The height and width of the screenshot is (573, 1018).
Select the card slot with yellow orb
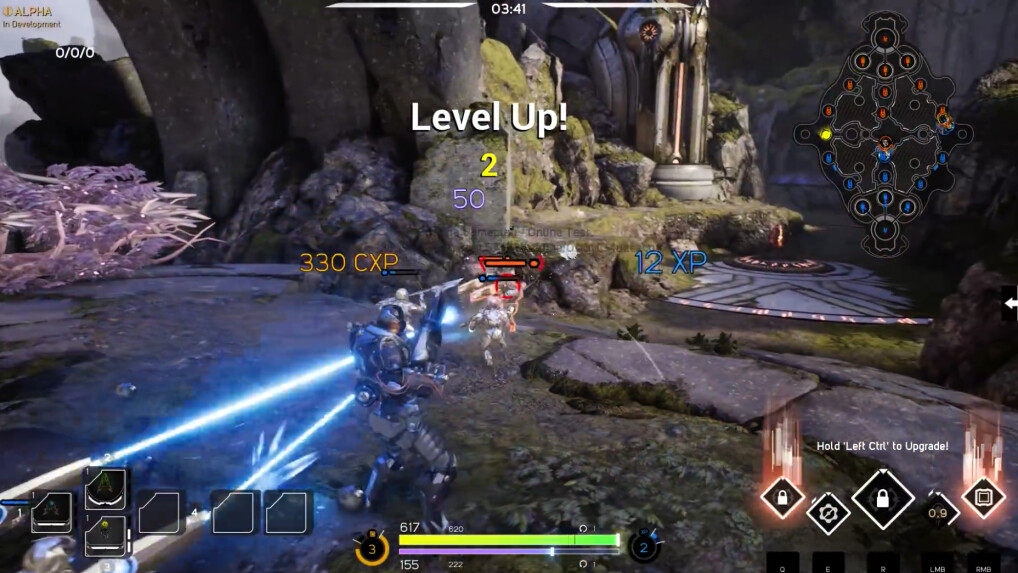click(x=106, y=536)
